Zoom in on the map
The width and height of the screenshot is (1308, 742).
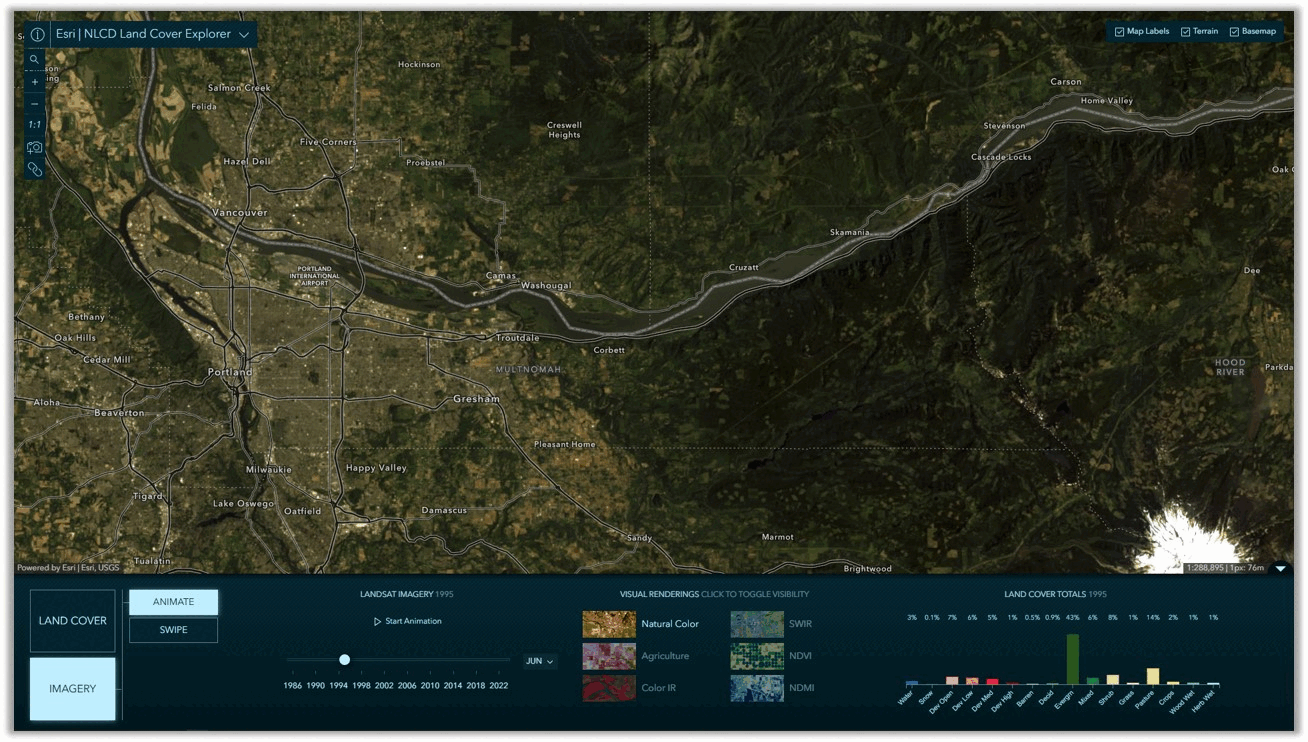tap(35, 82)
